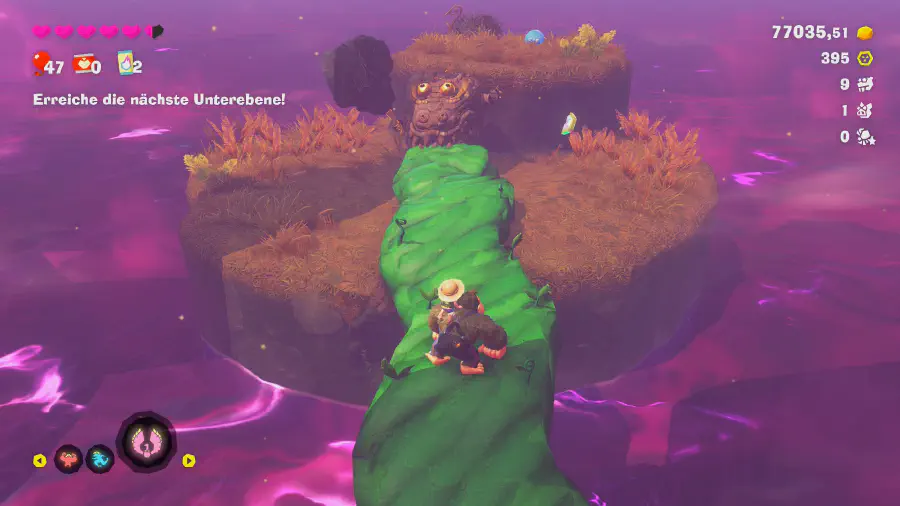Screen dimensions: 900x506
Task: Select the blue Zebra Bananza transformation icon
Action: 100,459
